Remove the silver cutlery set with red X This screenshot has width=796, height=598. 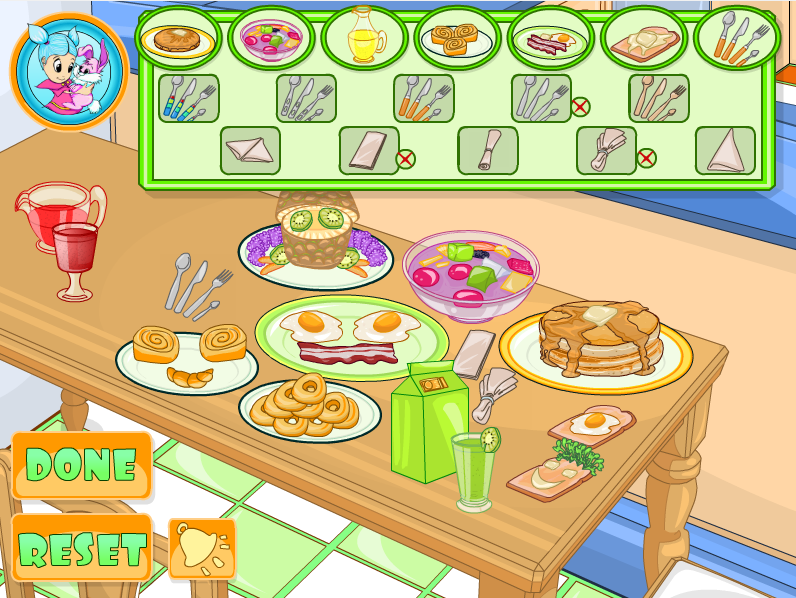click(x=580, y=106)
